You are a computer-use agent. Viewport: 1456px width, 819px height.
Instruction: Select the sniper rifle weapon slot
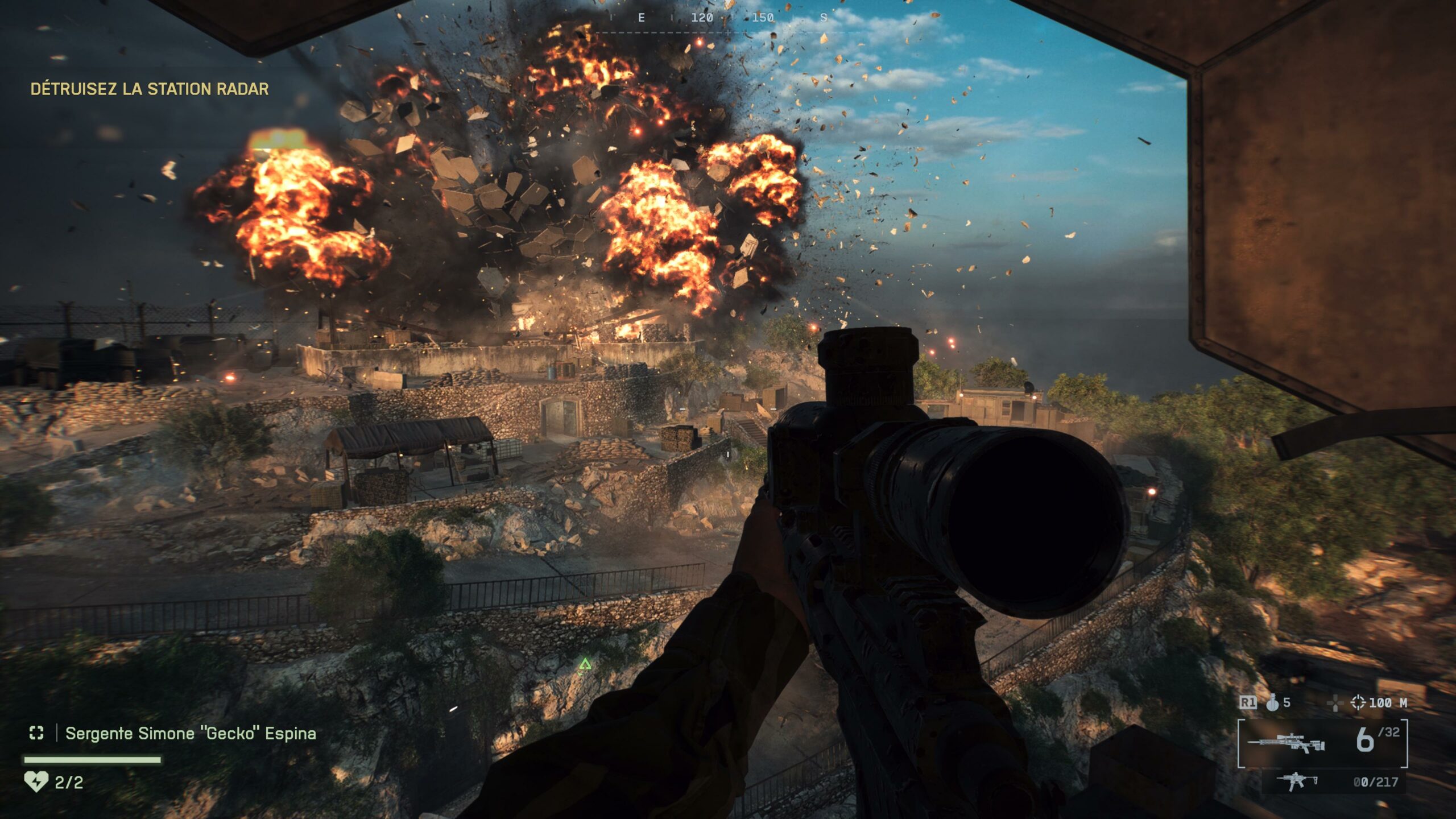tap(1287, 742)
